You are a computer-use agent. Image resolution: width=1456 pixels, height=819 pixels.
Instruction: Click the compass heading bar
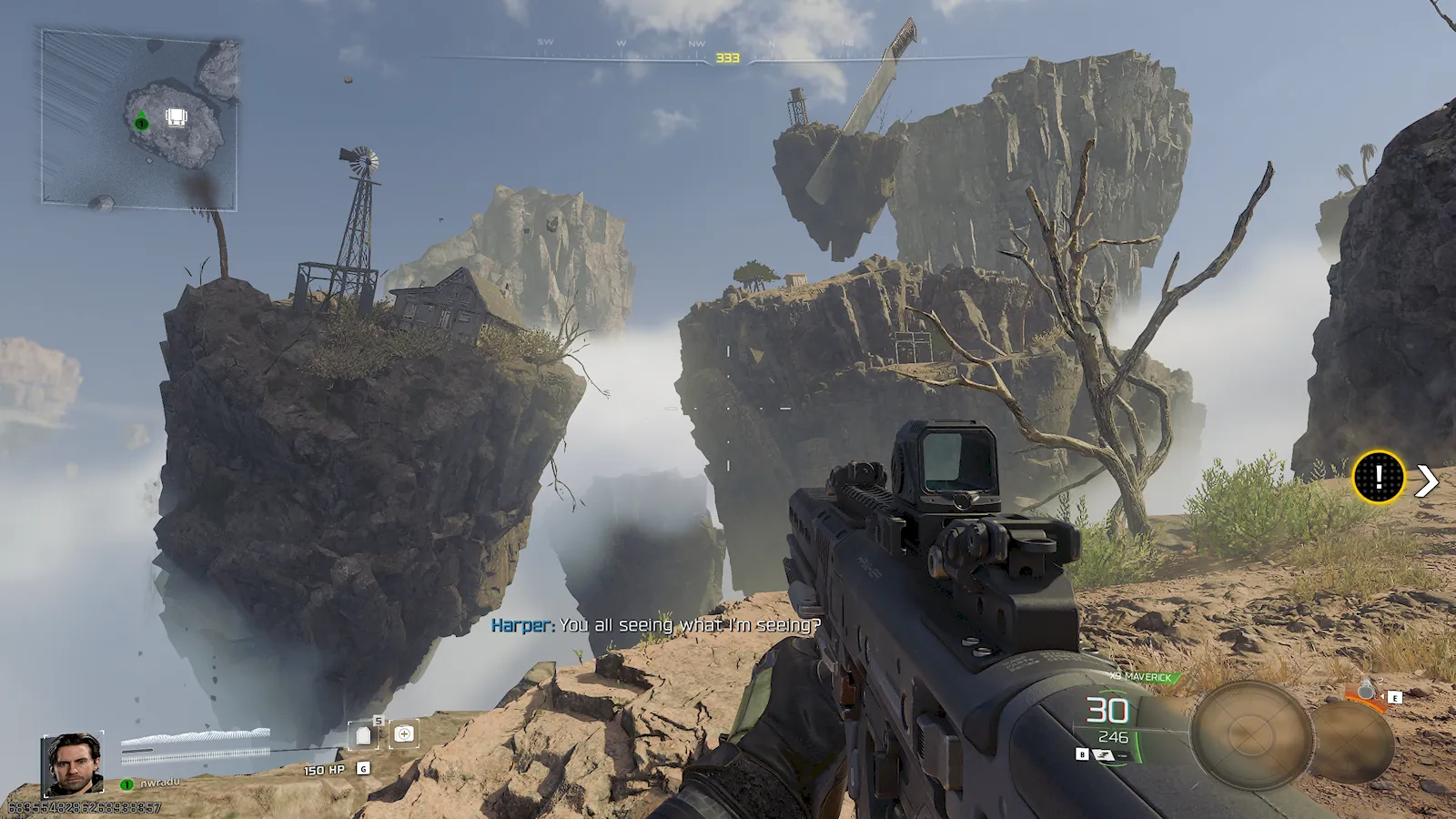[x=727, y=56]
